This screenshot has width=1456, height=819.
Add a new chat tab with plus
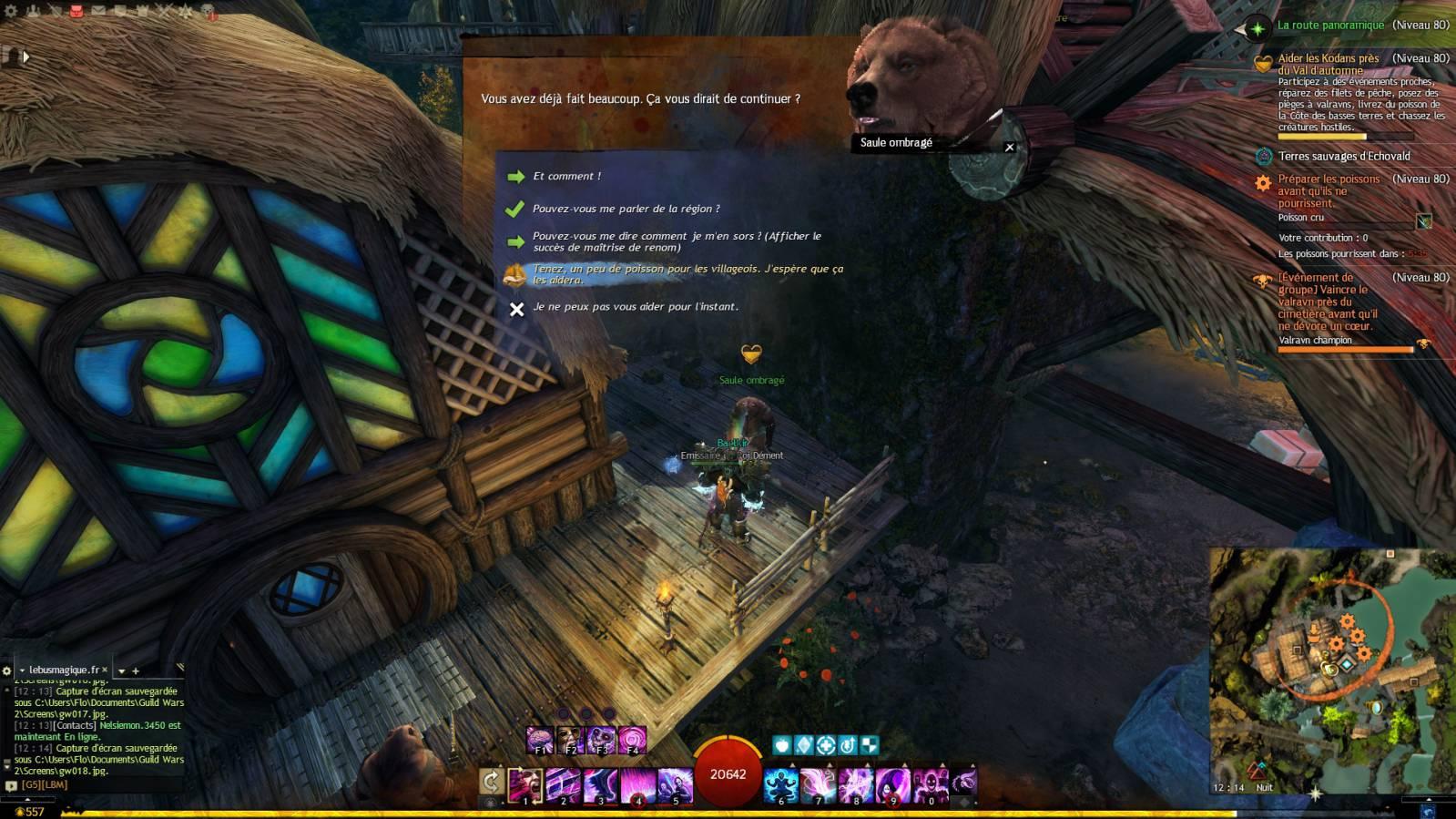[136, 671]
